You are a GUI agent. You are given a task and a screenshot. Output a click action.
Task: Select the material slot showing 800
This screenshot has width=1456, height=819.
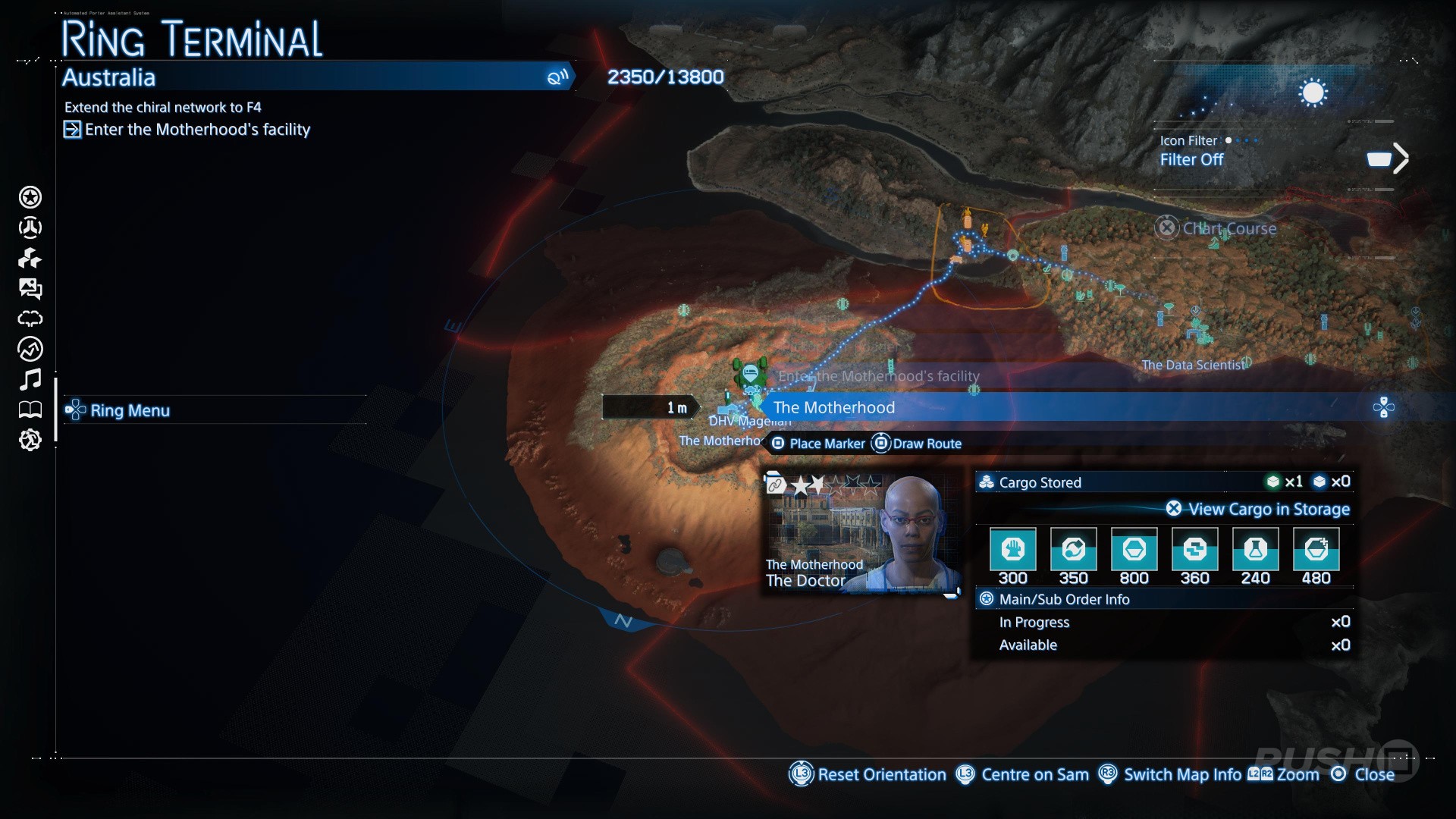coord(1134,550)
